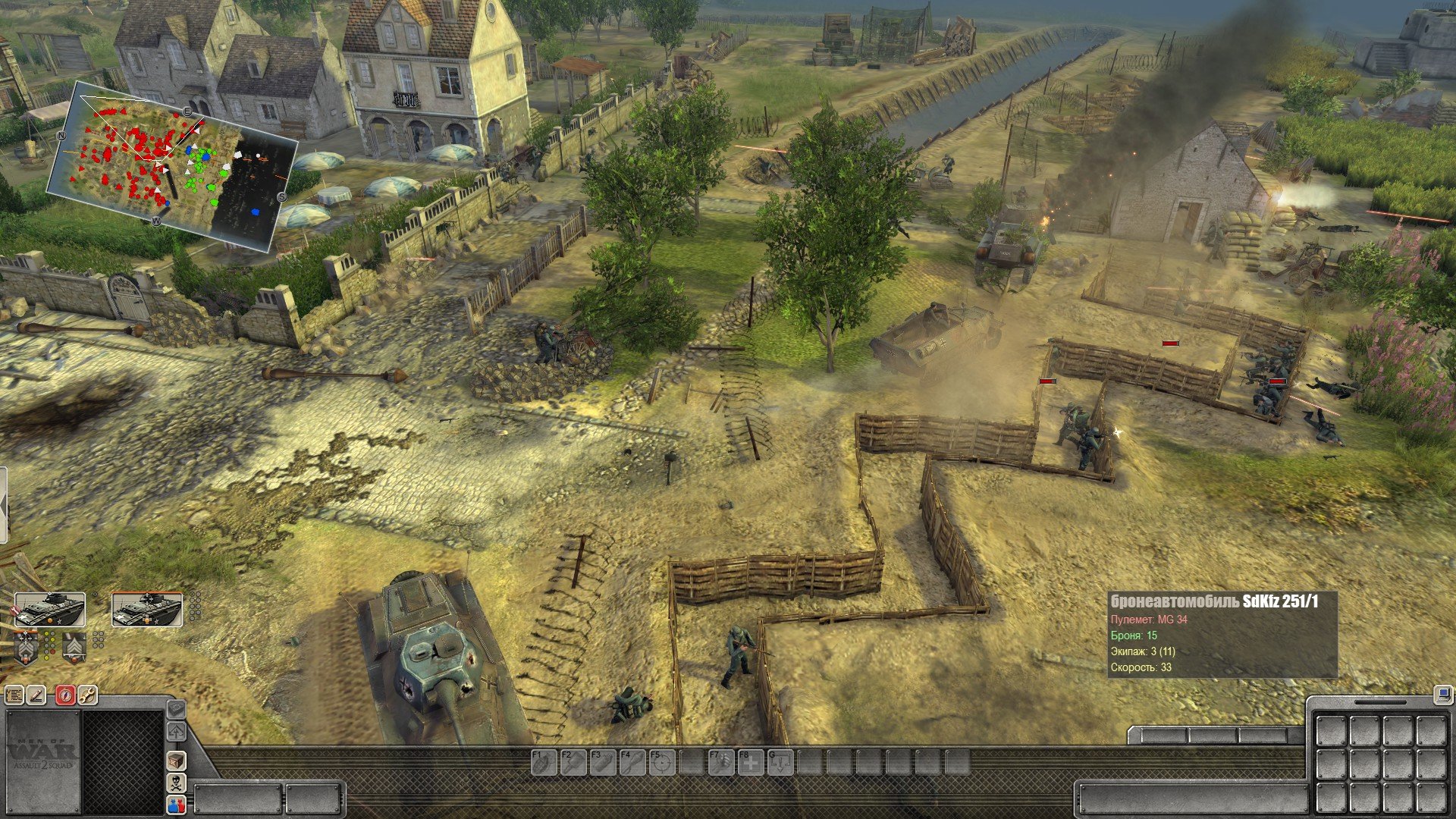The image size is (1456, 819).
Task: Select the vehicle card with the wrench badge
Action: 50,610
